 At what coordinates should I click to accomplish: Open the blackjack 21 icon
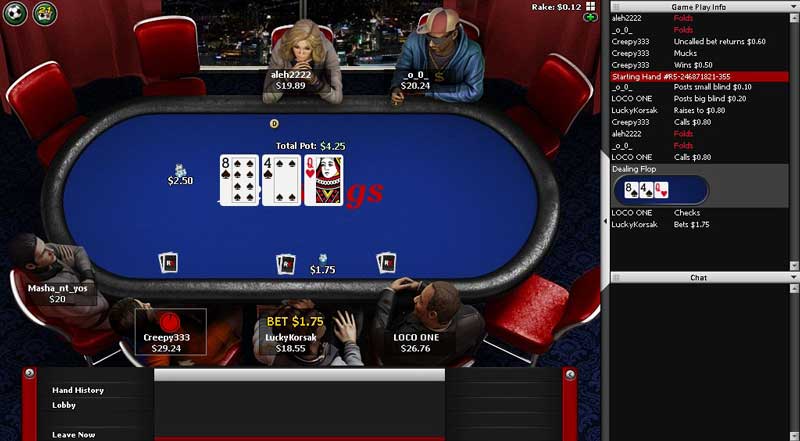[x=44, y=12]
